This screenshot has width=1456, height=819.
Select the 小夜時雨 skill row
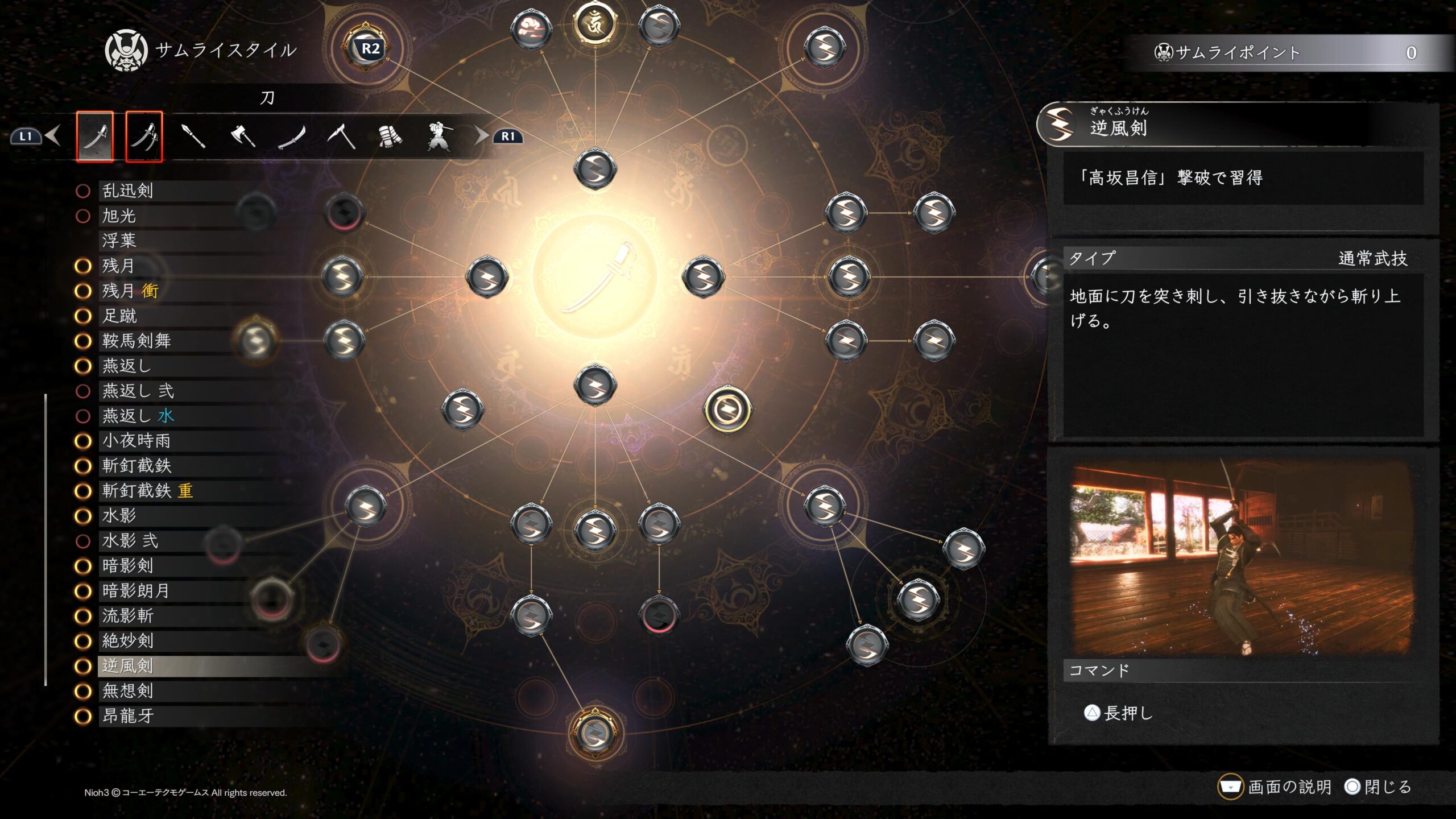click(x=136, y=441)
